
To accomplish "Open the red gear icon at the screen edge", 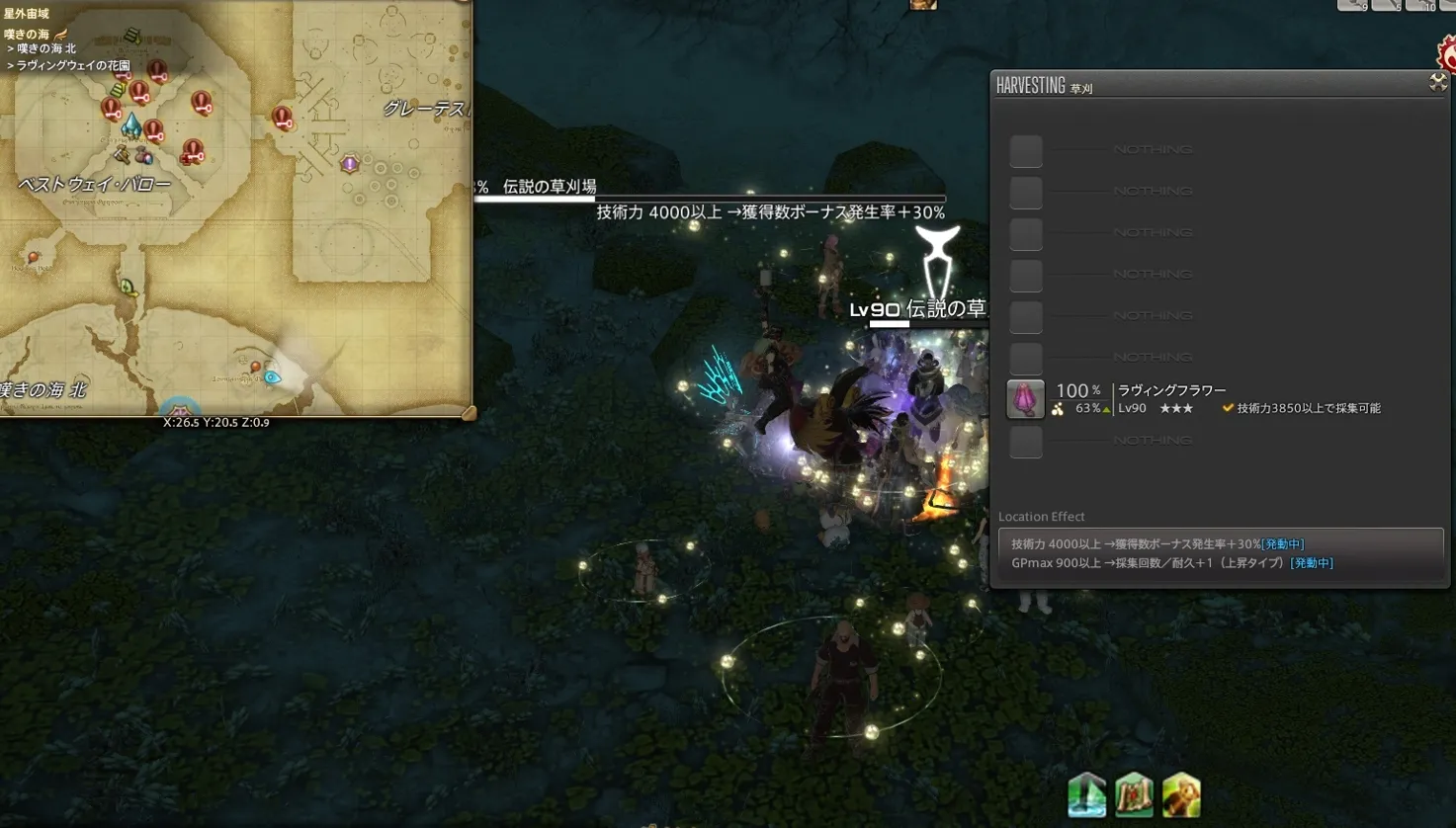I will [1447, 54].
